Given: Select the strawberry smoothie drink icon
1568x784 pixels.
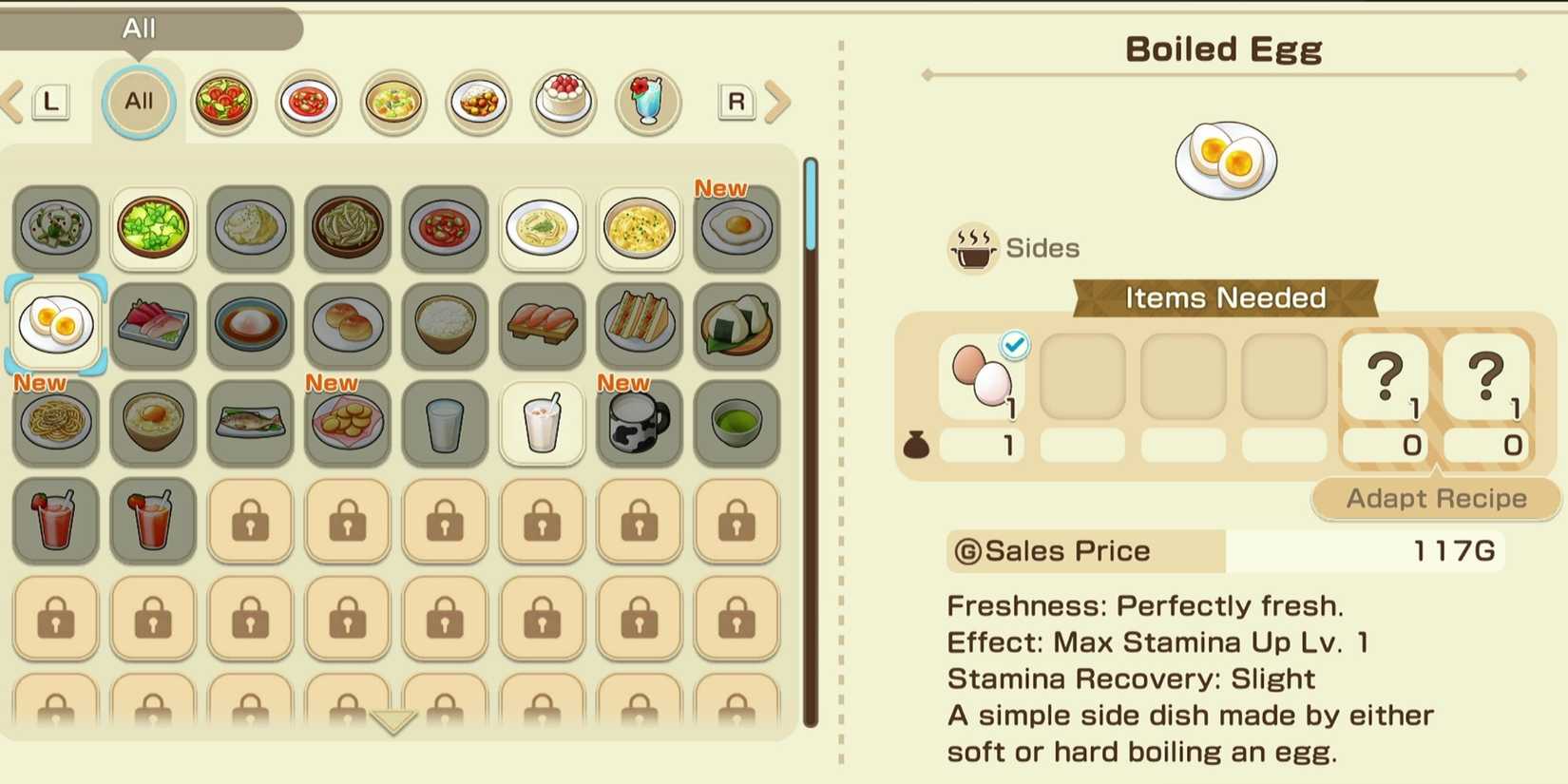Looking at the screenshot, I should 56,521.
